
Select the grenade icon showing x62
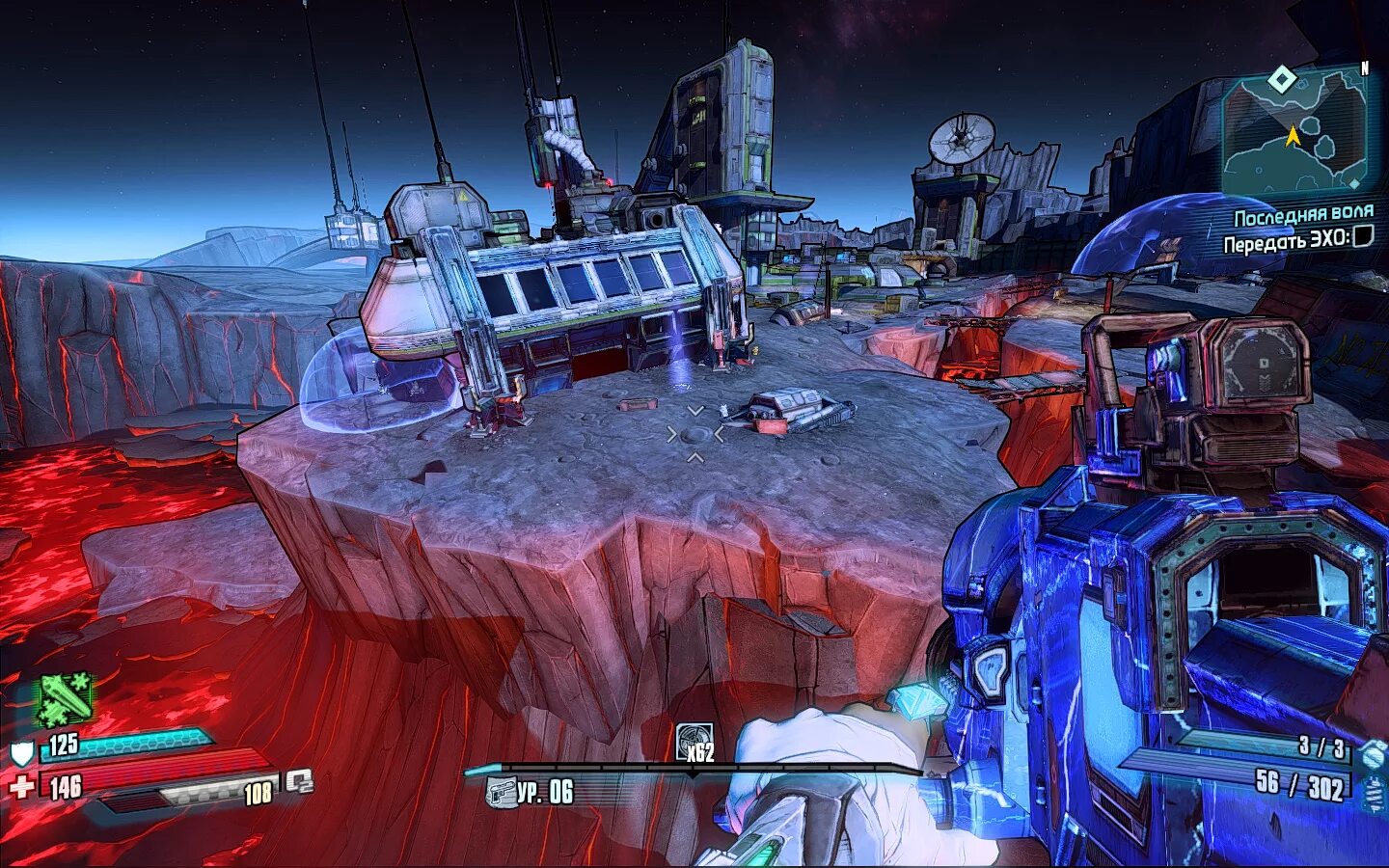694,742
